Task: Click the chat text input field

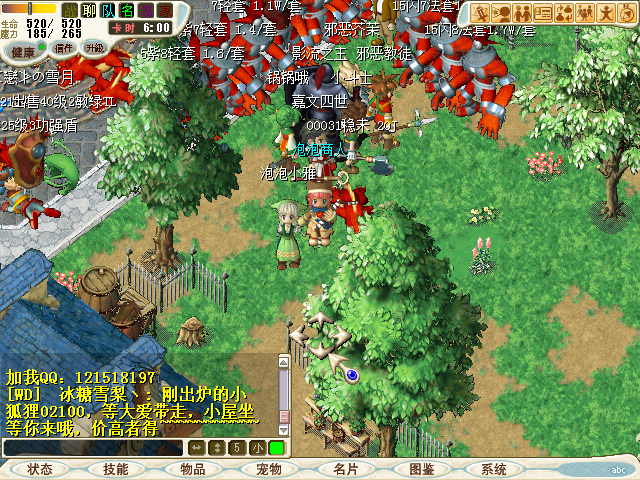Action: (95, 448)
